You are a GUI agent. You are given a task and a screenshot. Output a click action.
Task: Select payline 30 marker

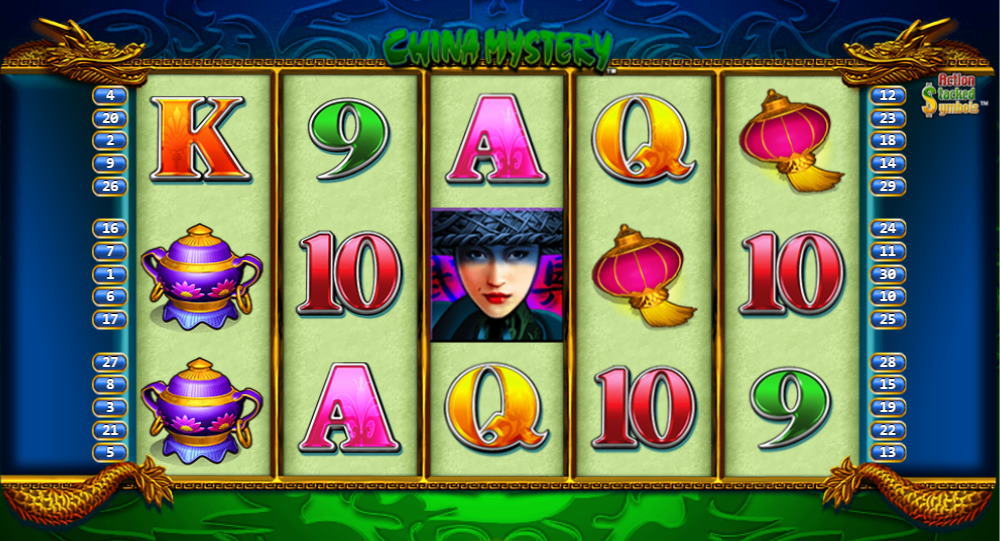click(x=887, y=274)
